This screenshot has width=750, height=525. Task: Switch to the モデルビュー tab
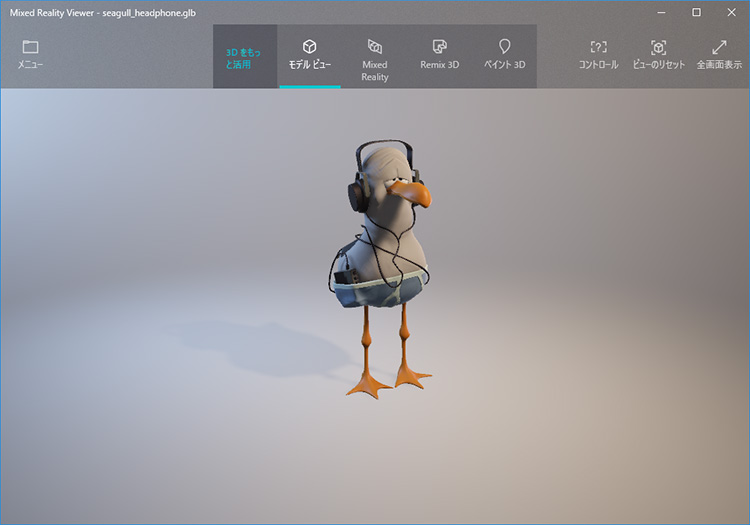point(310,55)
